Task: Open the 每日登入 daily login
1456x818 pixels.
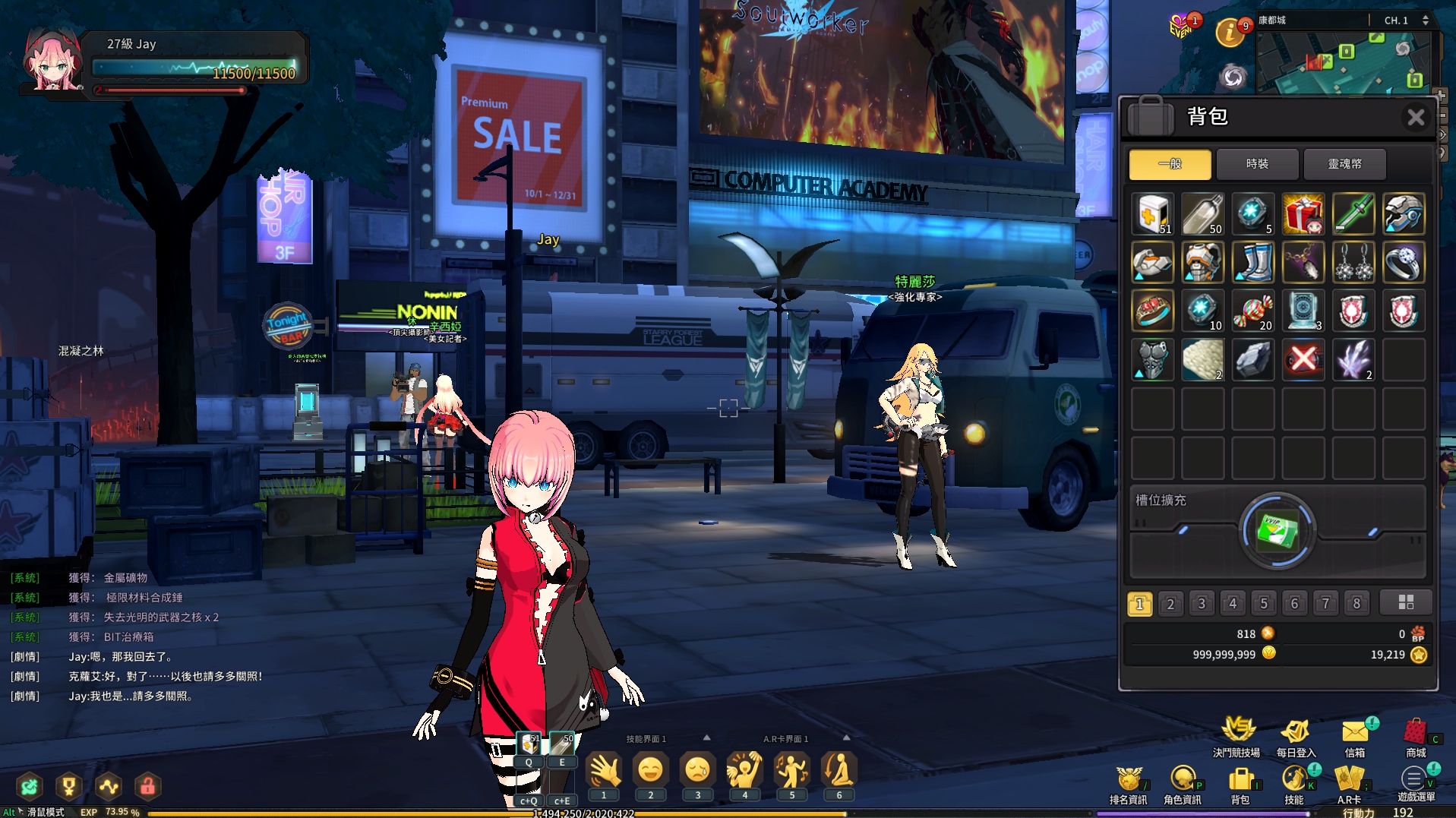Action: tap(1295, 735)
